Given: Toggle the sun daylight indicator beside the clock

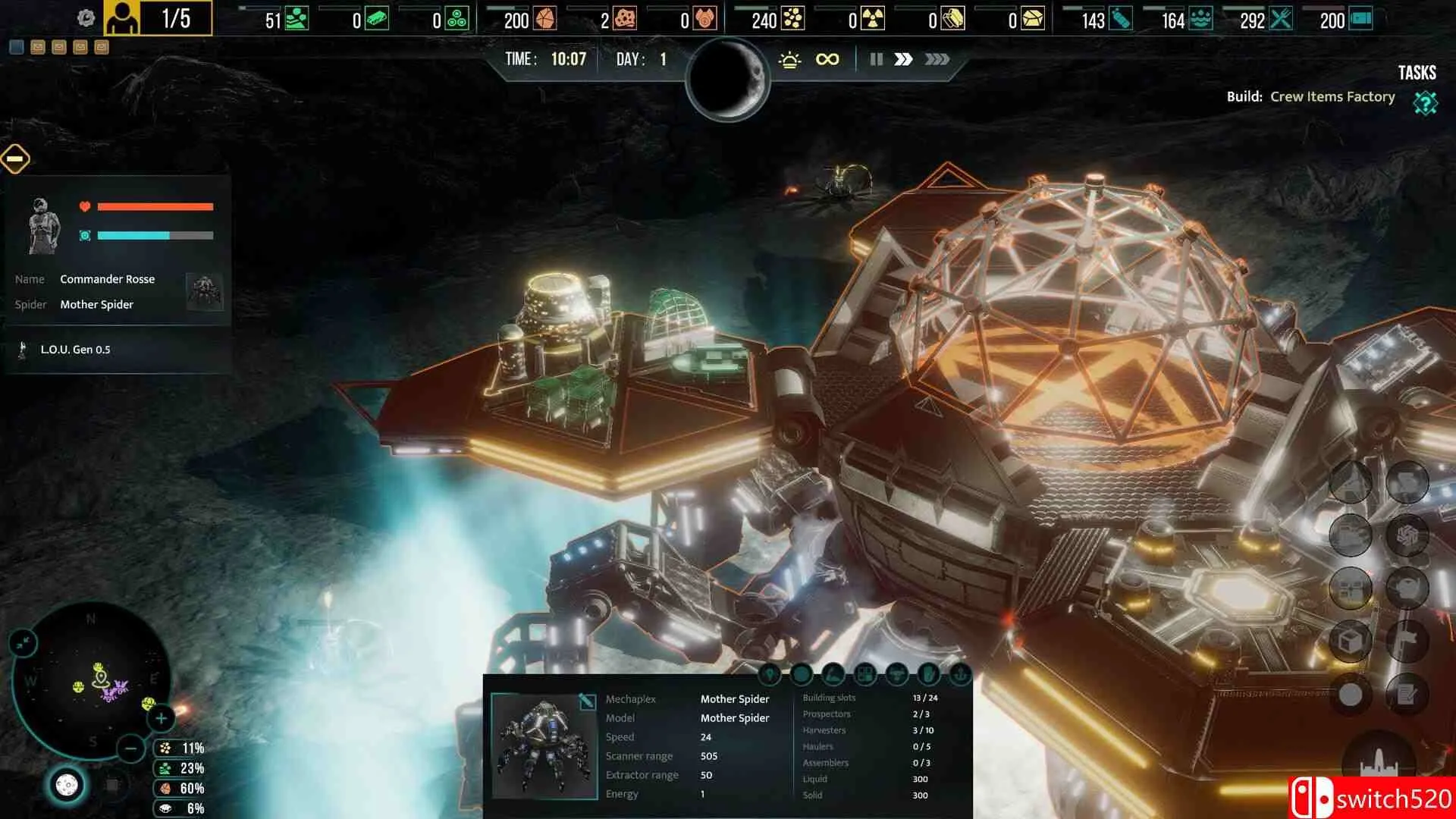Looking at the screenshot, I should pos(790,58).
